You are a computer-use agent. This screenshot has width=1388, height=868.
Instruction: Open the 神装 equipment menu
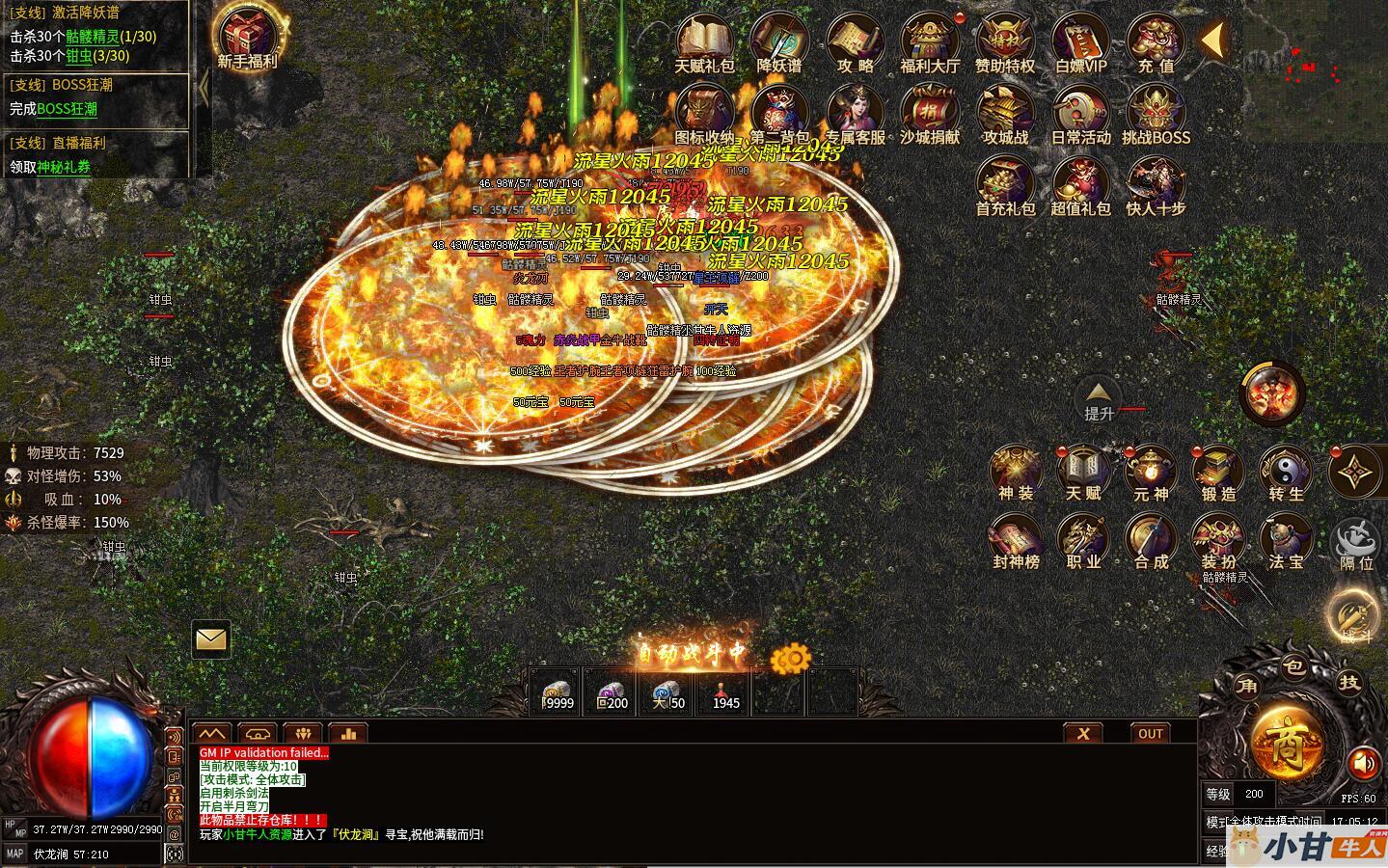(x=1016, y=471)
